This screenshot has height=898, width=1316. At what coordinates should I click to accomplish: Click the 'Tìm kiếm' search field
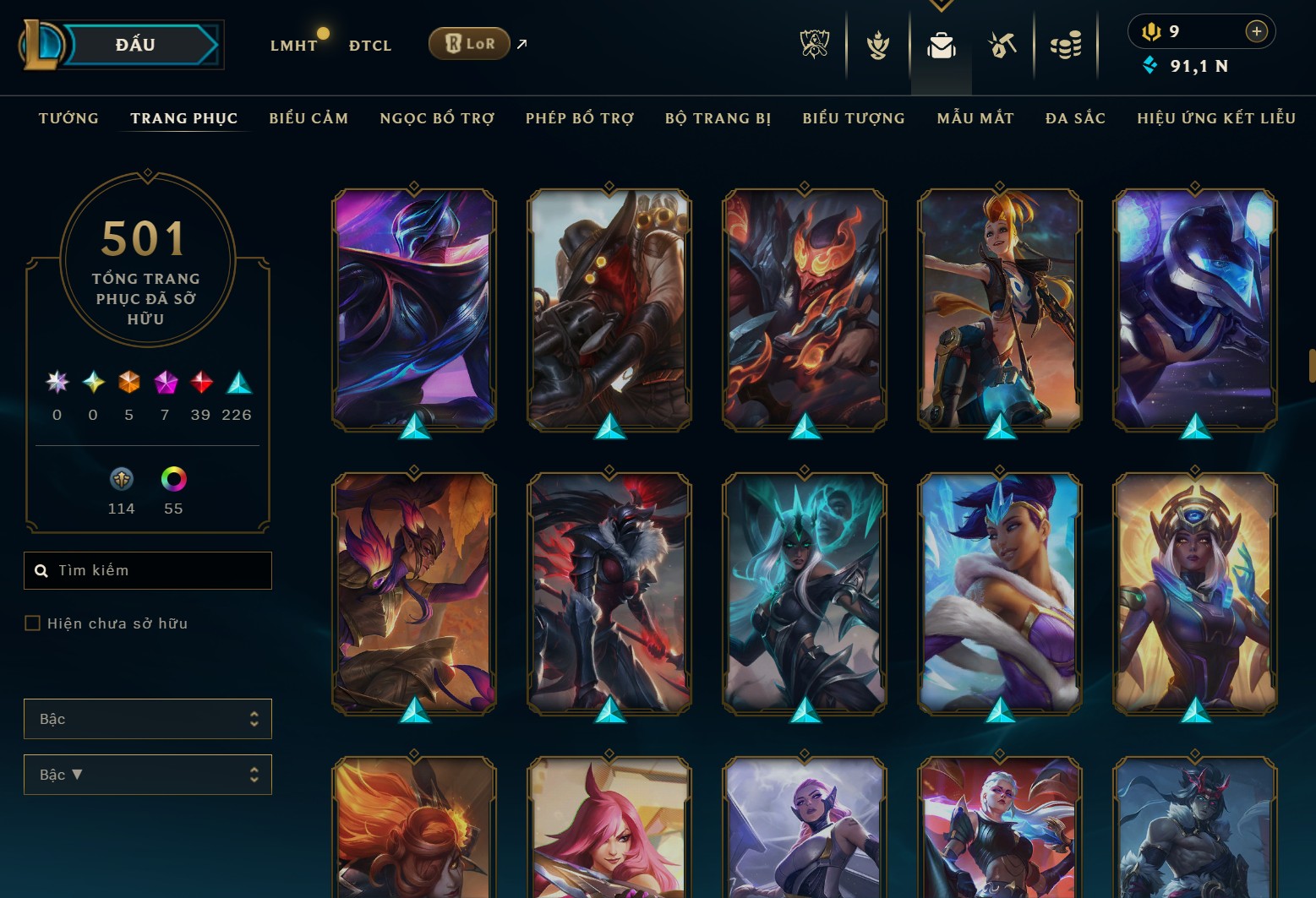[148, 570]
